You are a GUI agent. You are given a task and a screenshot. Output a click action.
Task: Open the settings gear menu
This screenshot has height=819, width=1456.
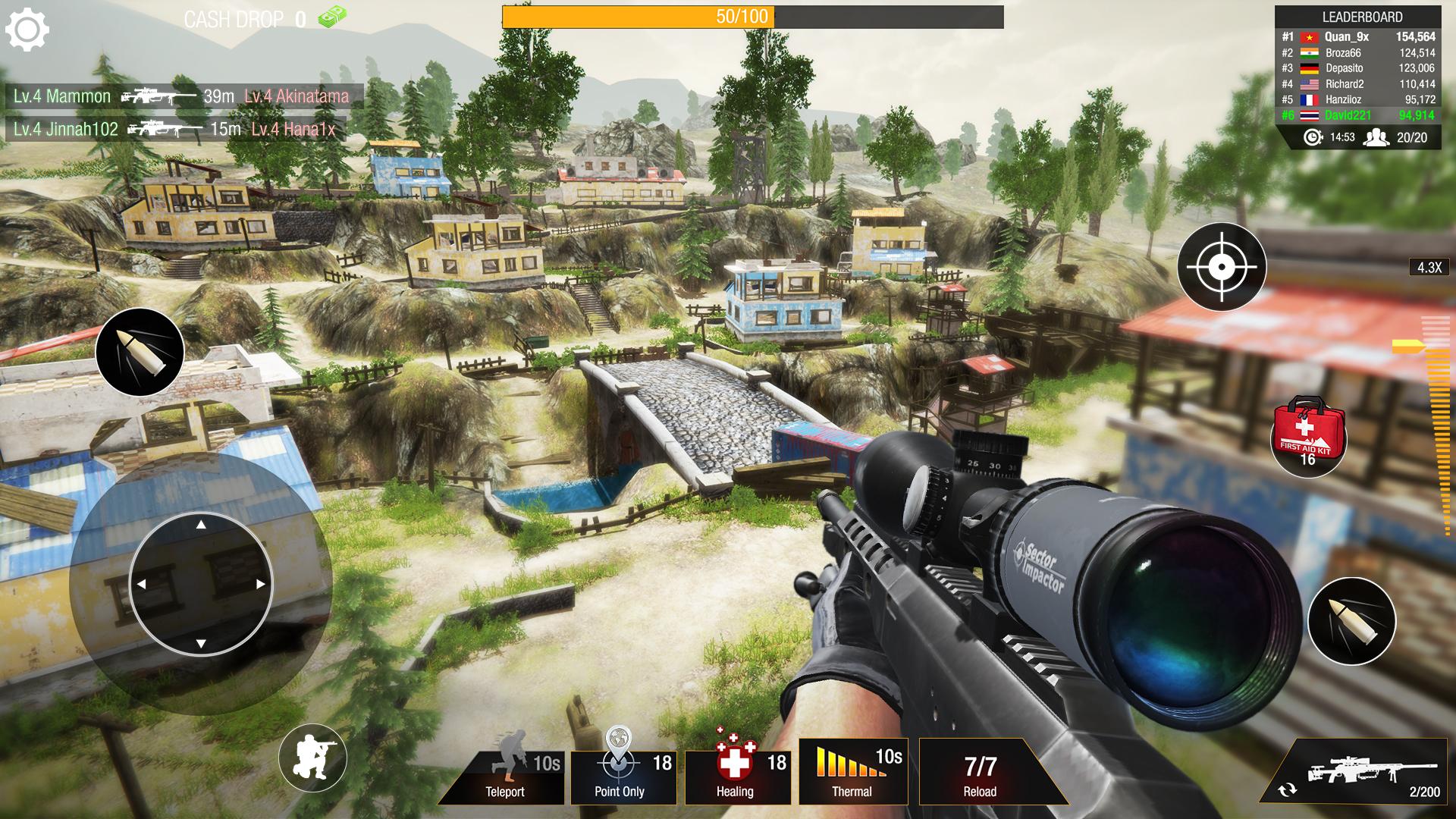(29, 29)
